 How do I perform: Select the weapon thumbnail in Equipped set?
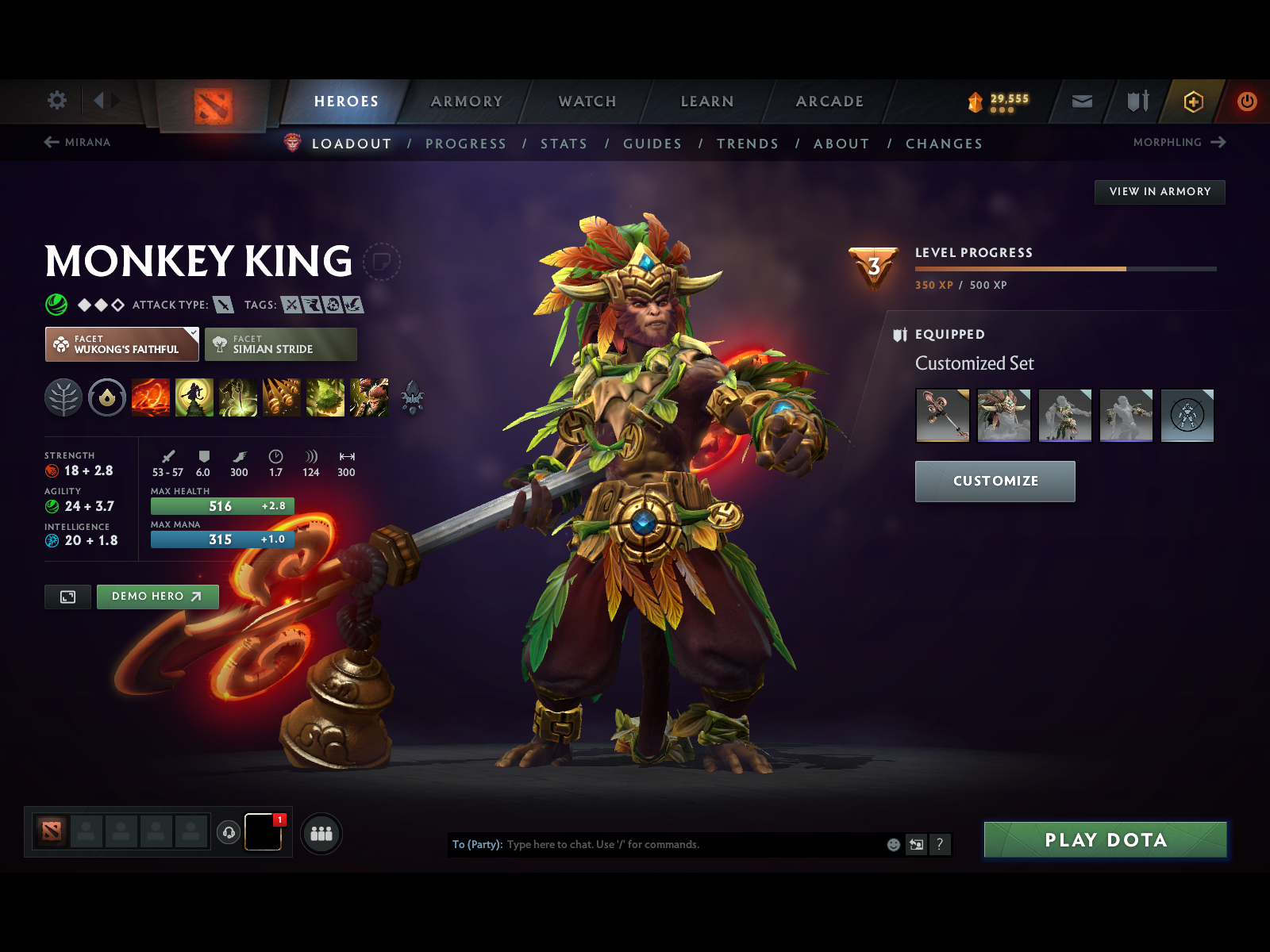tap(942, 415)
